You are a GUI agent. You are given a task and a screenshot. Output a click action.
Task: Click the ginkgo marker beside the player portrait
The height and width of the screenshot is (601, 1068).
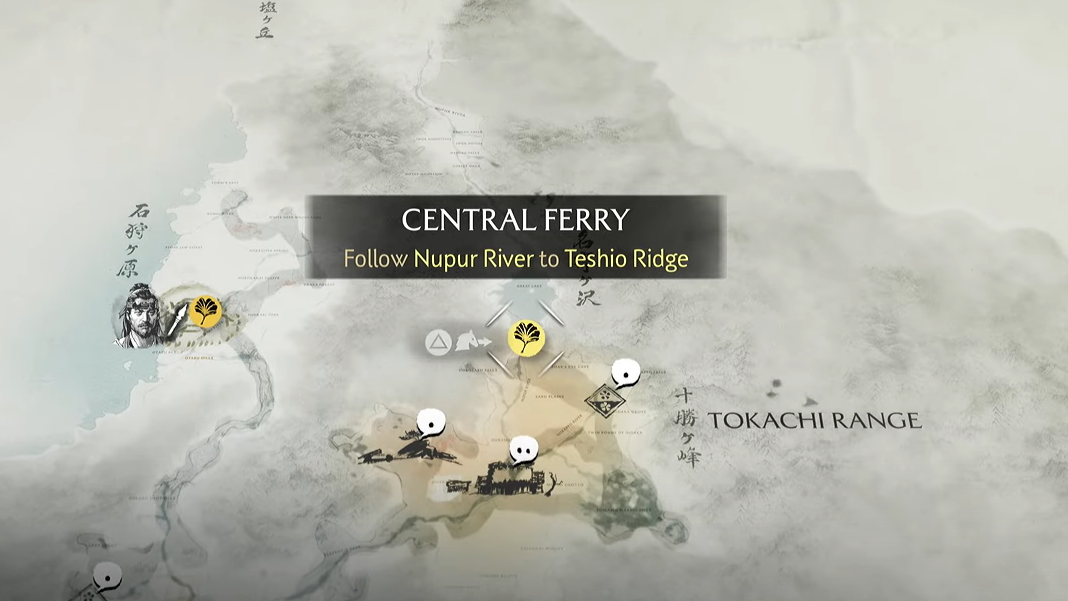click(x=204, y=311)
